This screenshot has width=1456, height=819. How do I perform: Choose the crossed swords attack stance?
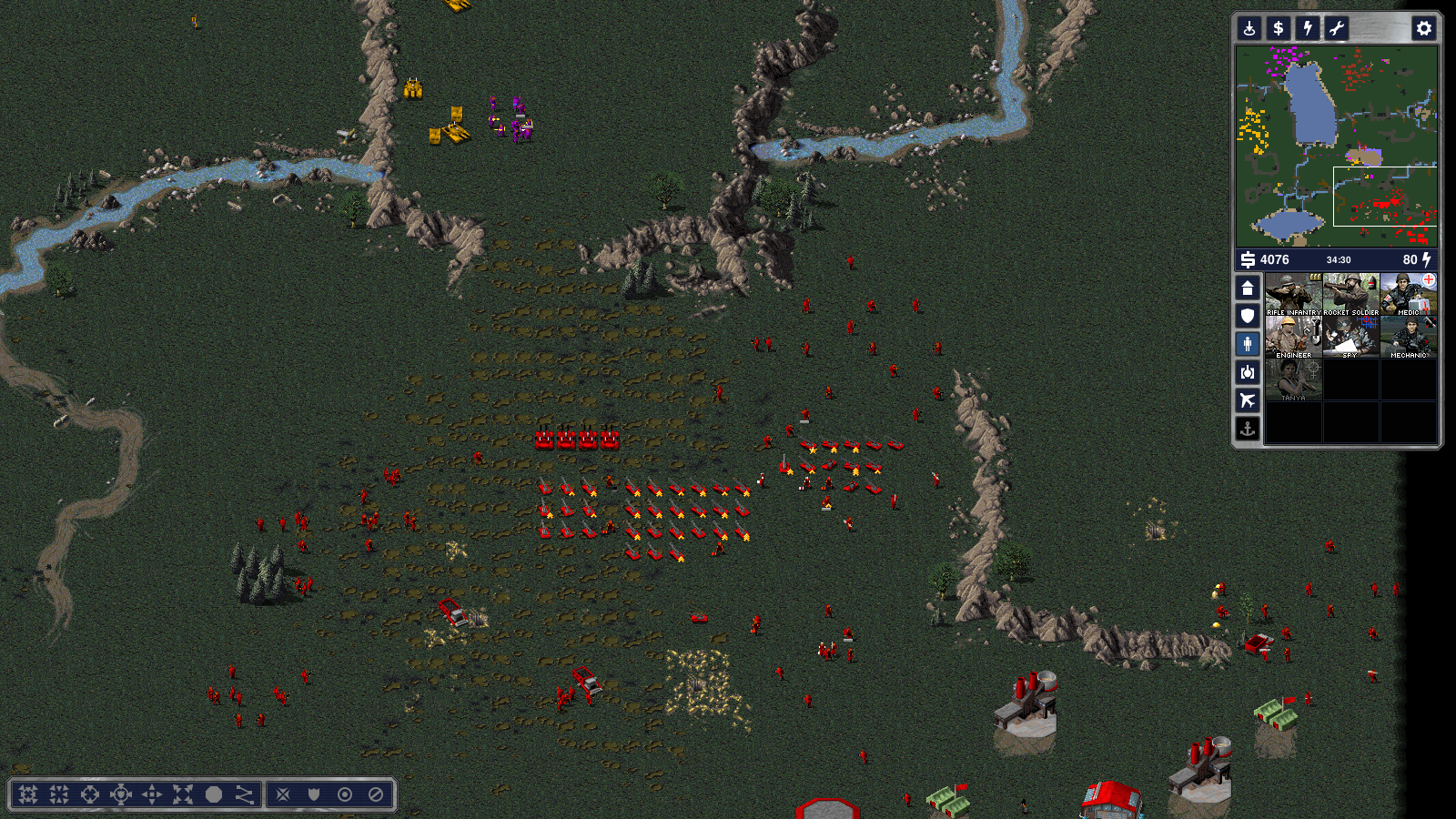283,794
